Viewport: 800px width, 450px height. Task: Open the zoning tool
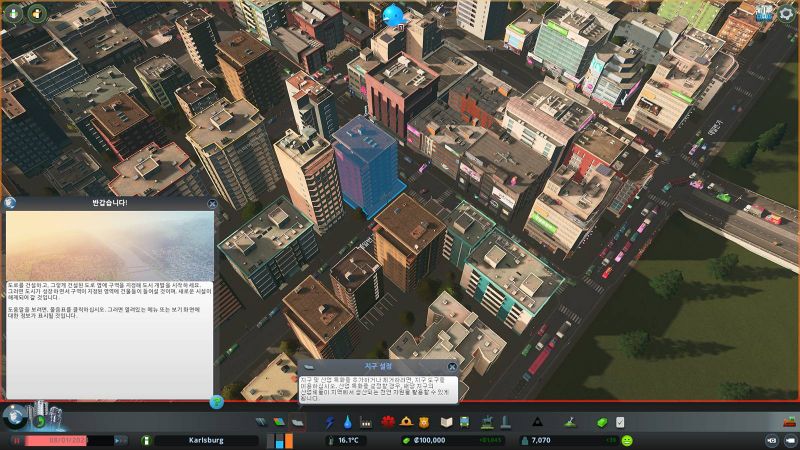pyautogui.click(x=279, y=422)
